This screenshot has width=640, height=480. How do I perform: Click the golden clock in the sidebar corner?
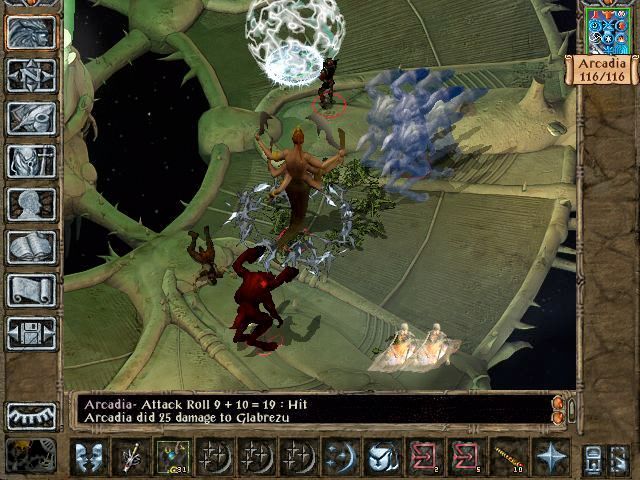point(30,455)
